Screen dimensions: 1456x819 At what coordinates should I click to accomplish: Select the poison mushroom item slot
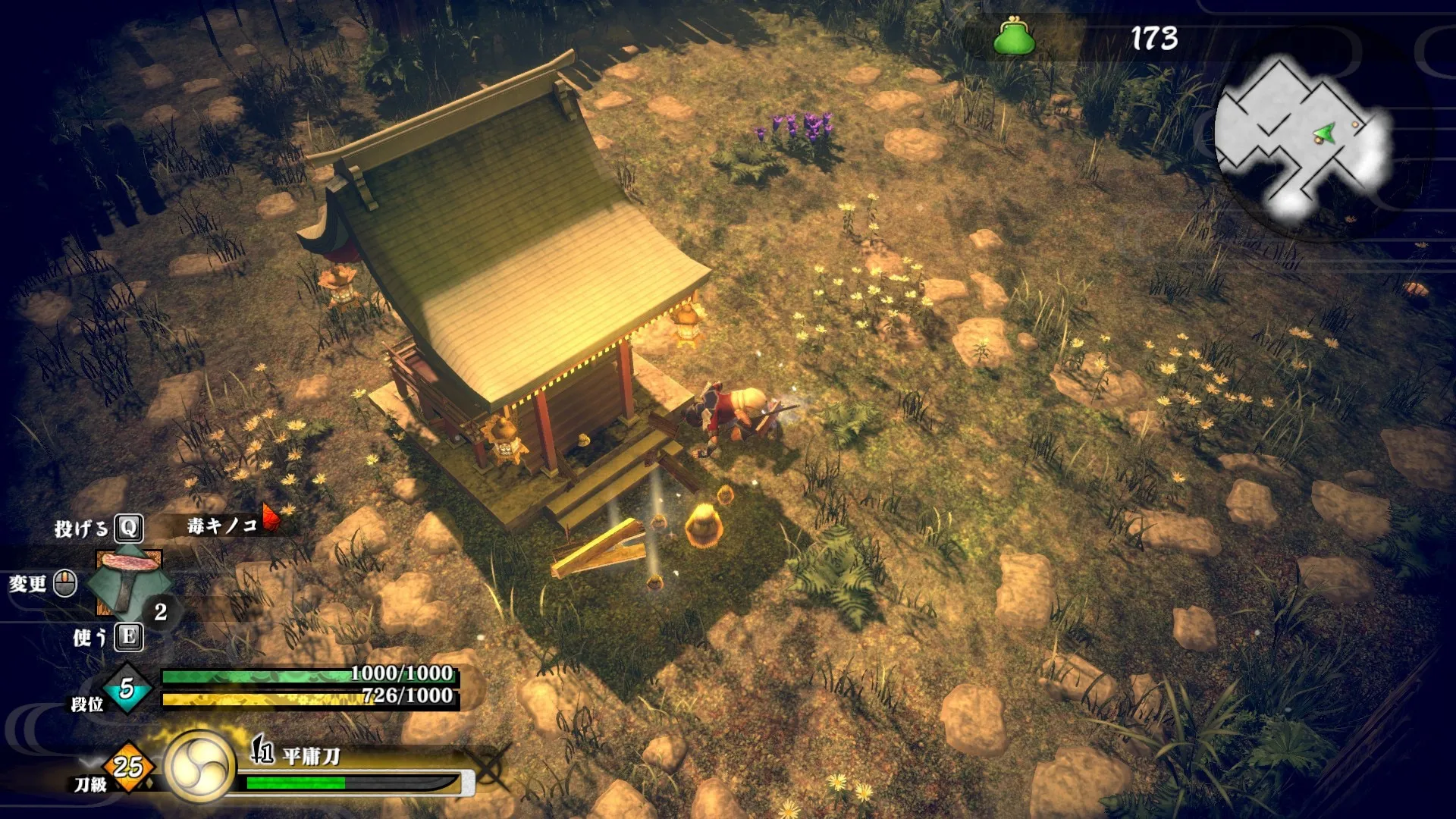point(128,582)
